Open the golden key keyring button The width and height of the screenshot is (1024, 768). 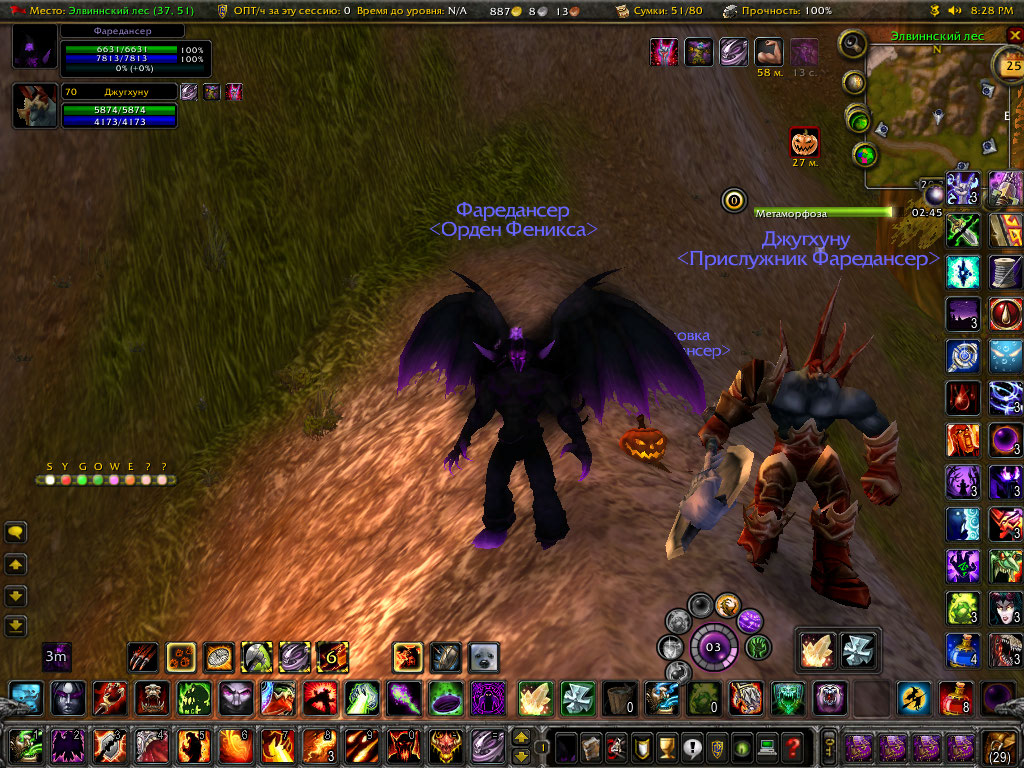pyautogui.click(x=829, y=746)
